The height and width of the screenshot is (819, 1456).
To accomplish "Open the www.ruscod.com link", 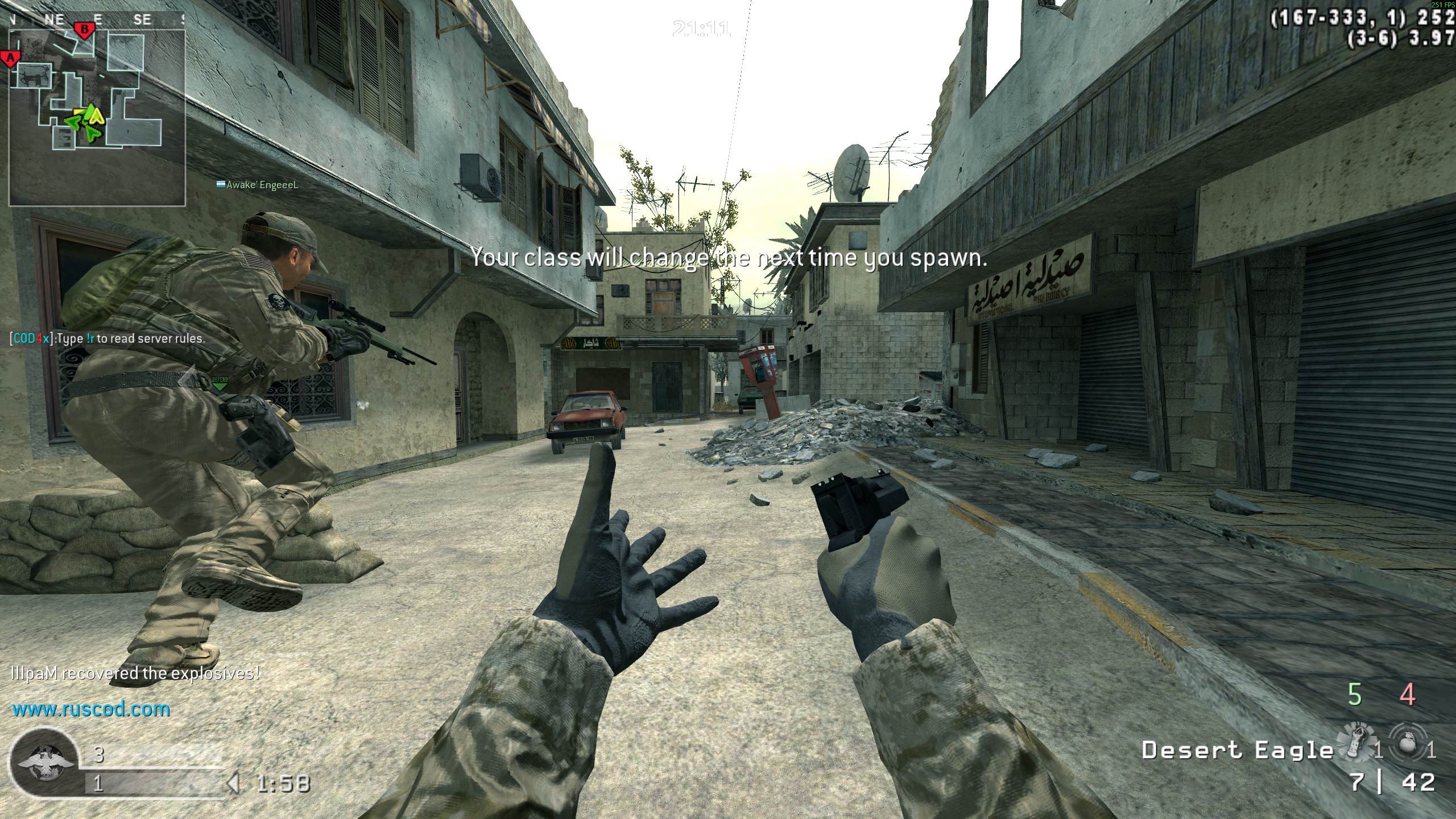I will coord(91,709).
